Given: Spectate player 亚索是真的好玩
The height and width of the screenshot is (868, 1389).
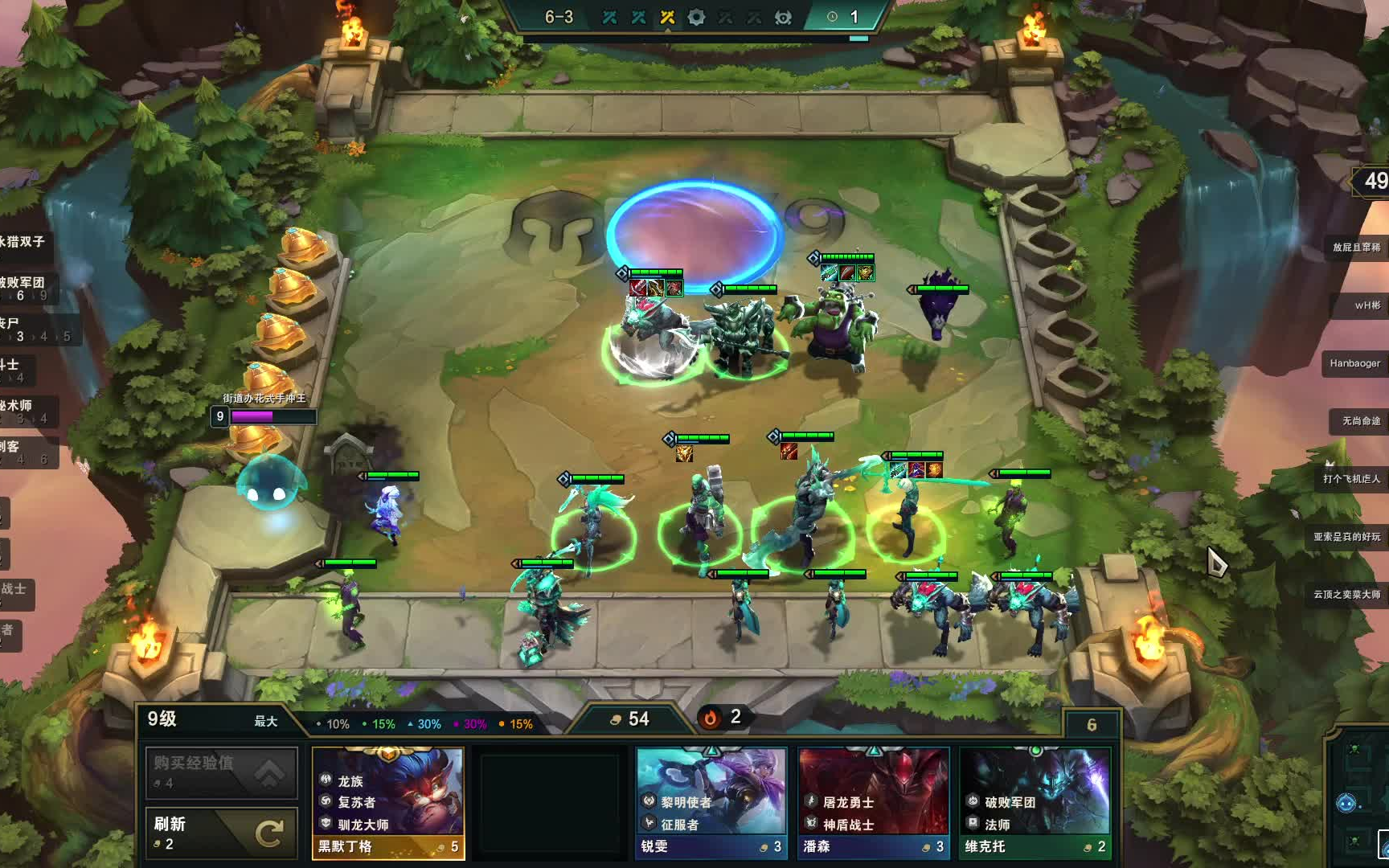Looking at the screenshot, I should (1346, 537).
